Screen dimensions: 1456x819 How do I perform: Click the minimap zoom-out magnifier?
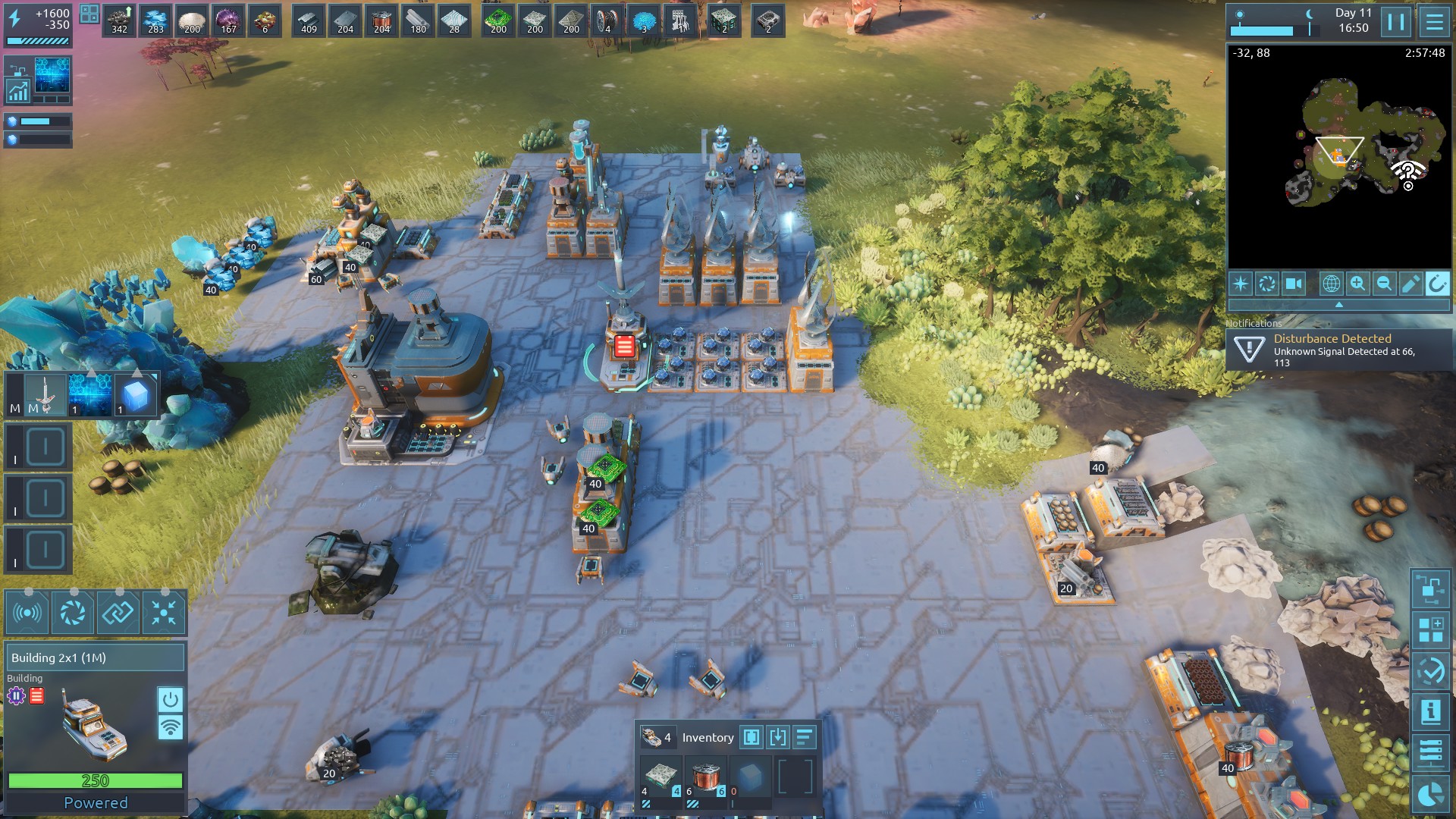[1384, 284]
